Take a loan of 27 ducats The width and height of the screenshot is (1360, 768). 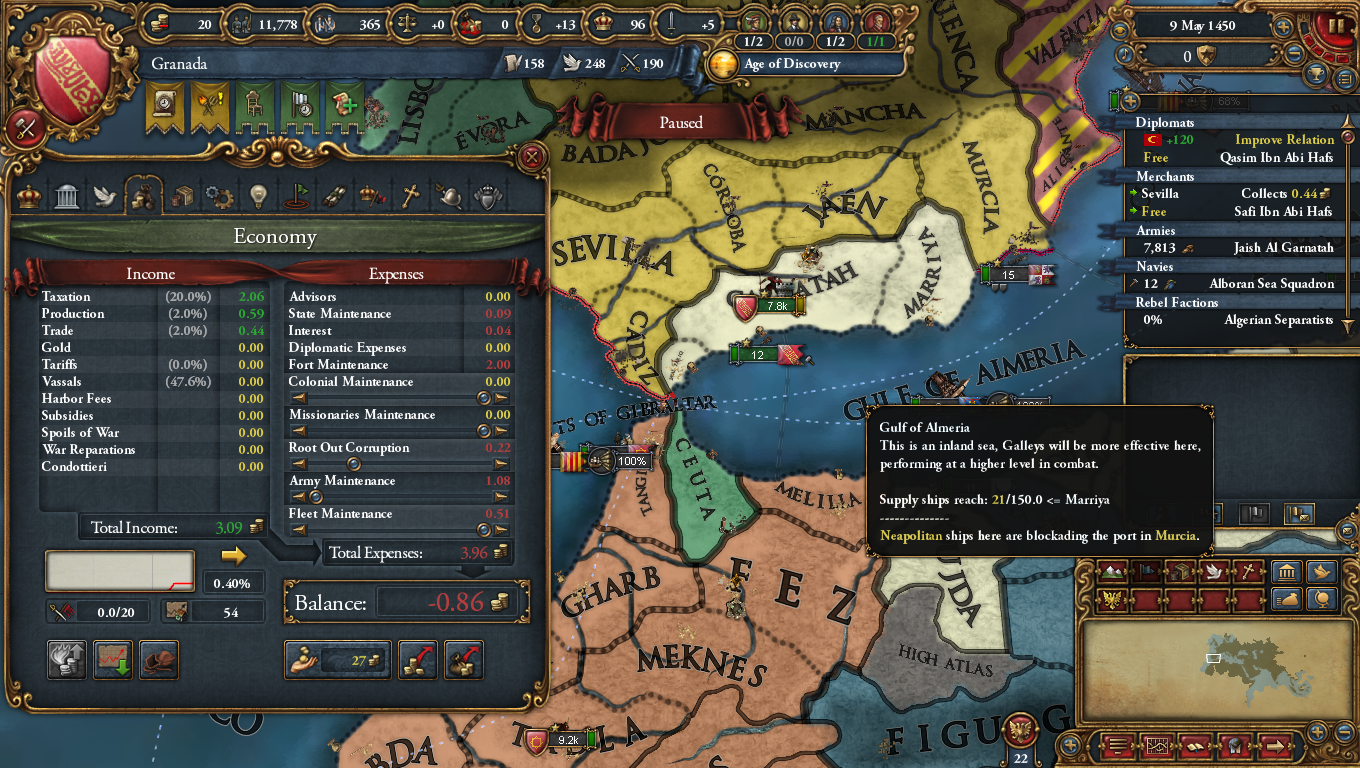click(x=337, y=660)
